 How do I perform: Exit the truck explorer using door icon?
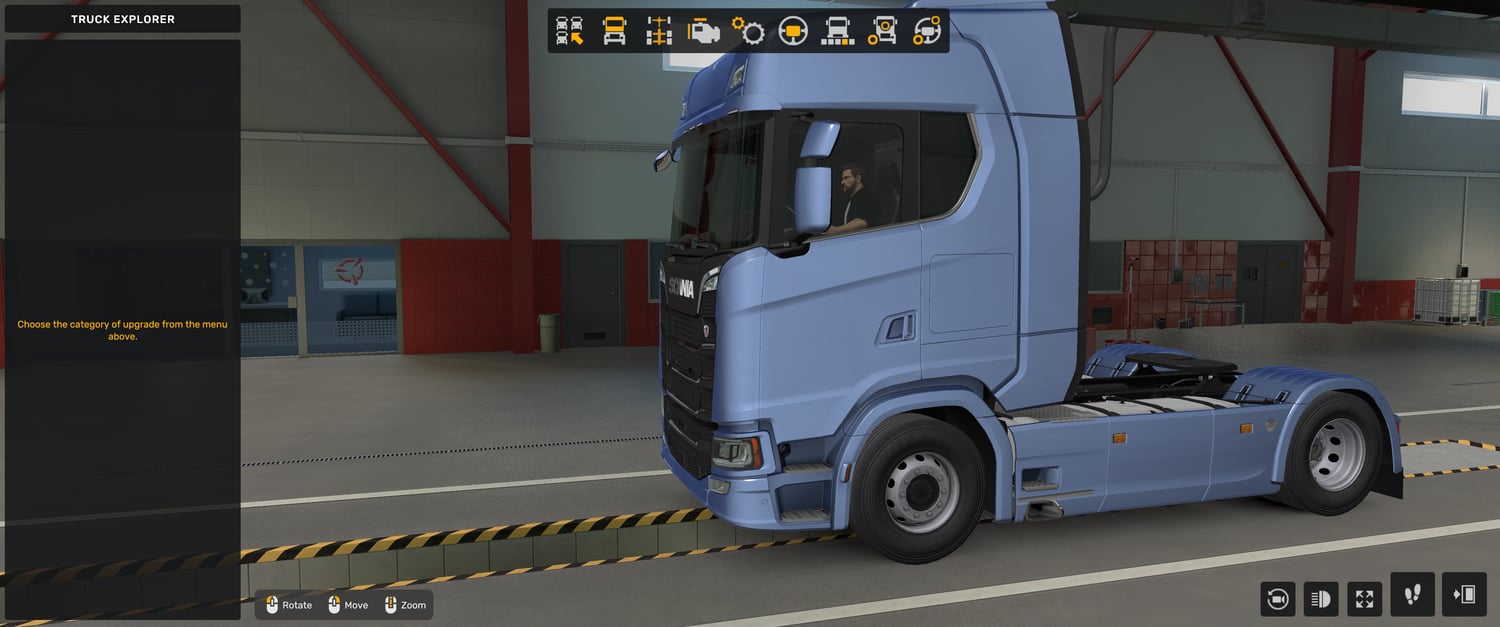pyautogui.click(x=1464, y=595)
